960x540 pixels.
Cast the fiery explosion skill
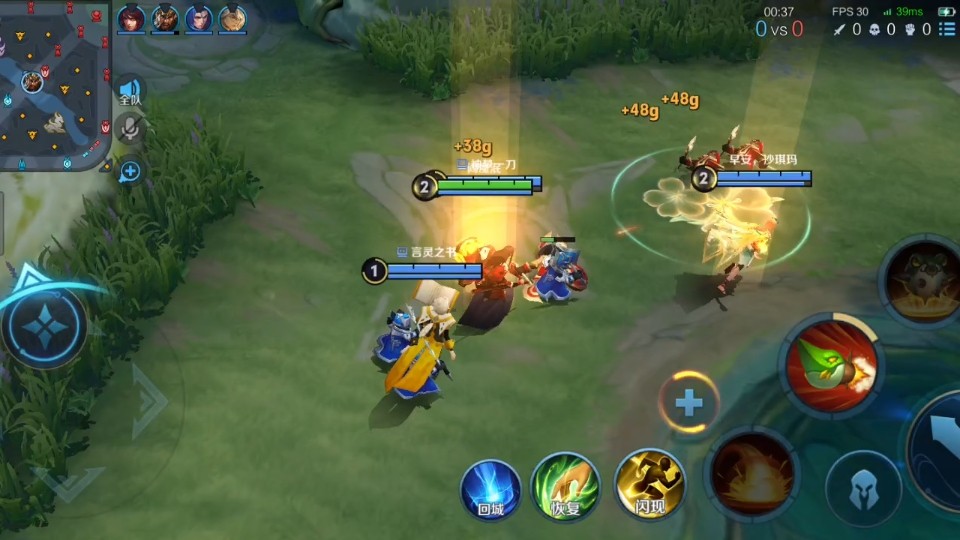click(752, 474)
